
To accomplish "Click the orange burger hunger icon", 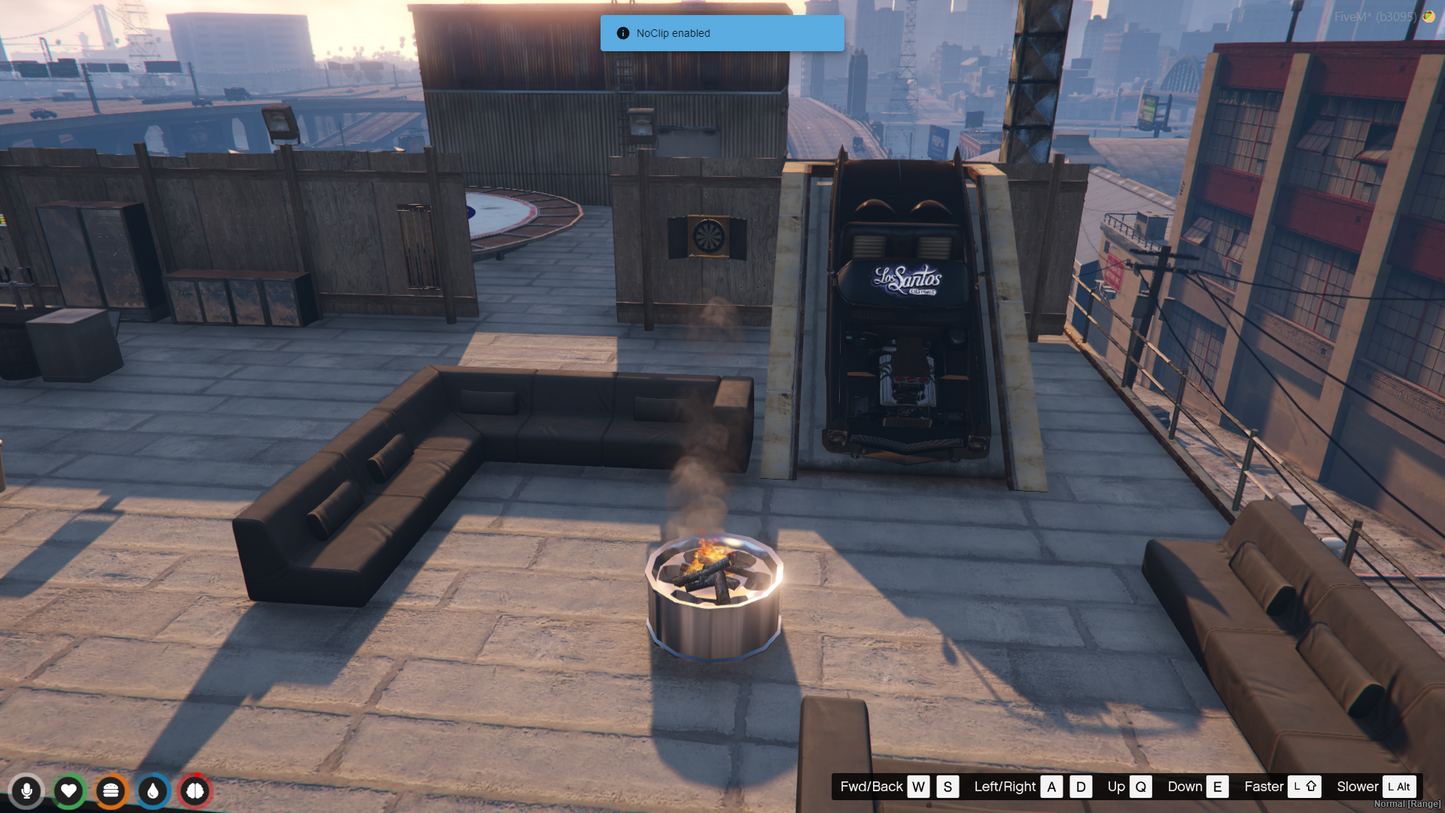I will [x=111, y=791].
